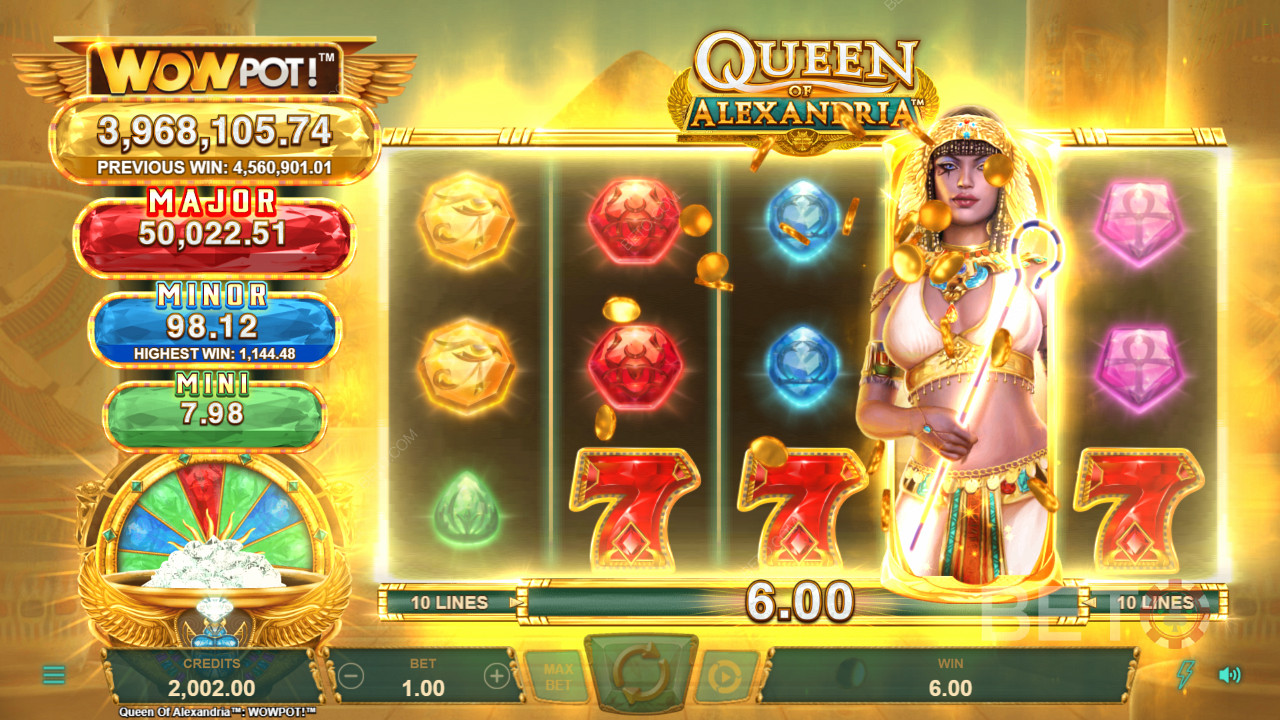Mute game audio with the speaker icon
Image resolution: width=1280 pixels, height=720 pixels.
point(1230,675)
